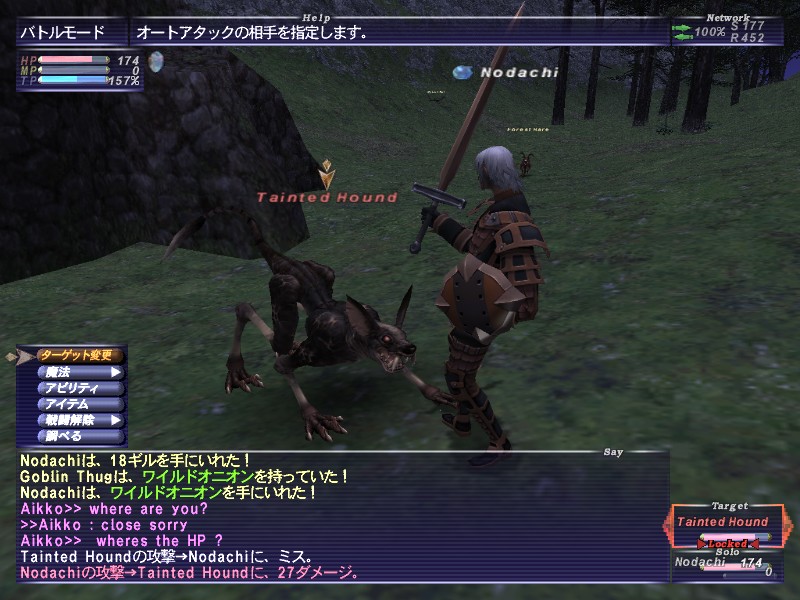800x600 pixels.
Task: Choose 調べる to examine the target
Action: pos(80,436)
